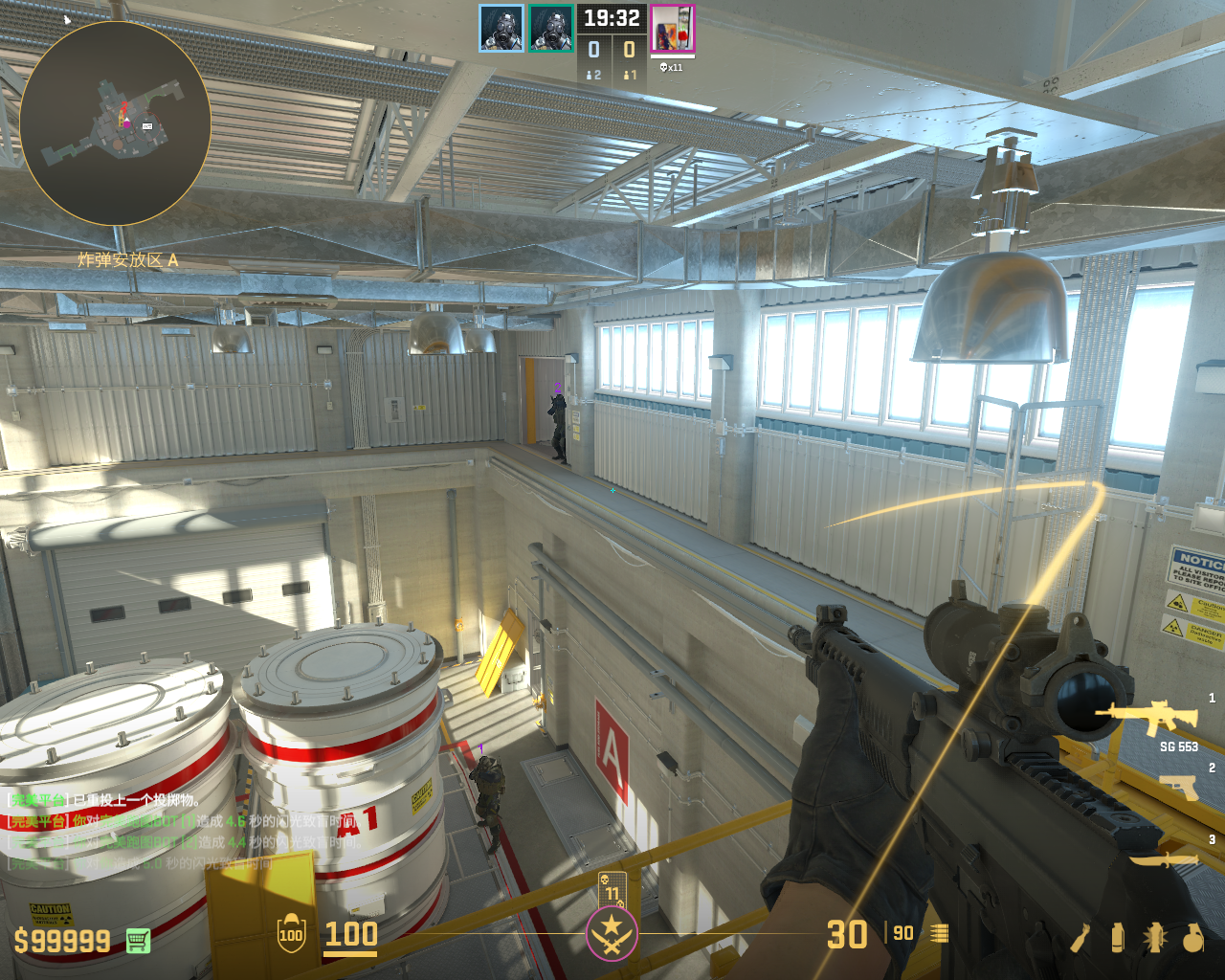Choose the molotov grenade icon
This screenshot has width=1225, height=980.
(x=1080, y=937)
